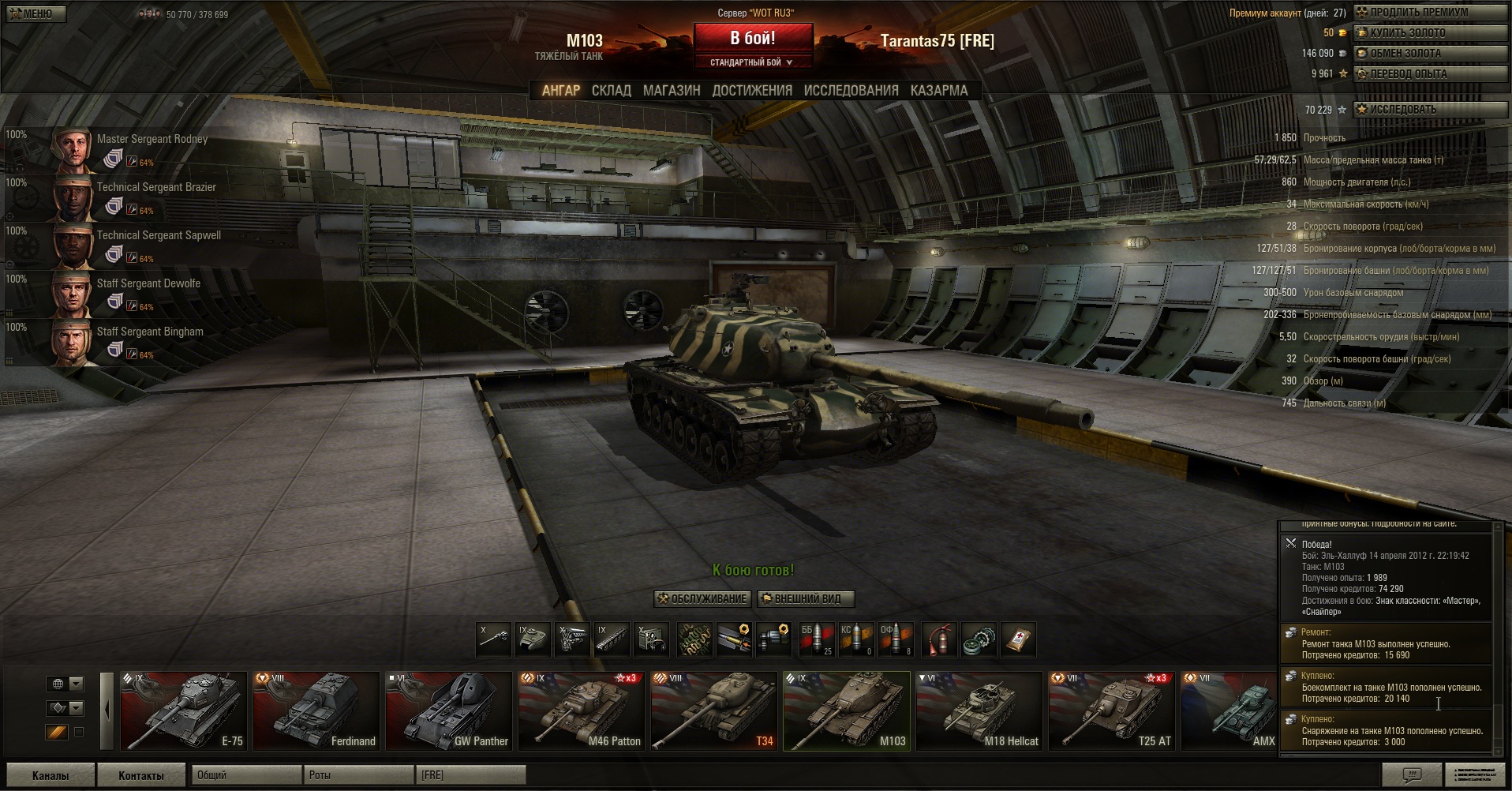Open the МАГАЗИН tab
Screen dimensions: 1512x791
click(x=672, y=91)
